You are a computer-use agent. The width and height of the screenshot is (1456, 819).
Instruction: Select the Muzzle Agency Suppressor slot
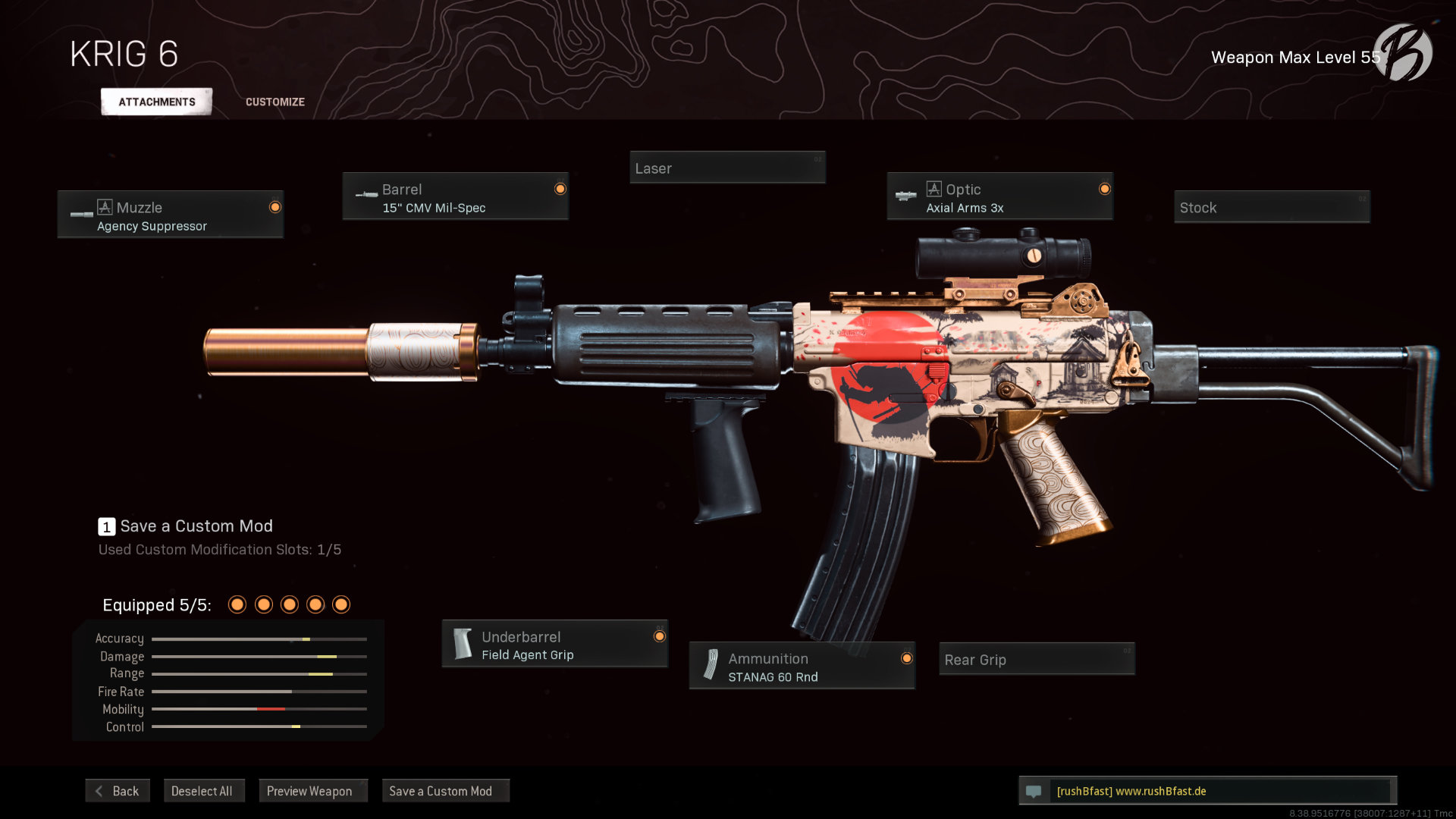tap(171, 215)
